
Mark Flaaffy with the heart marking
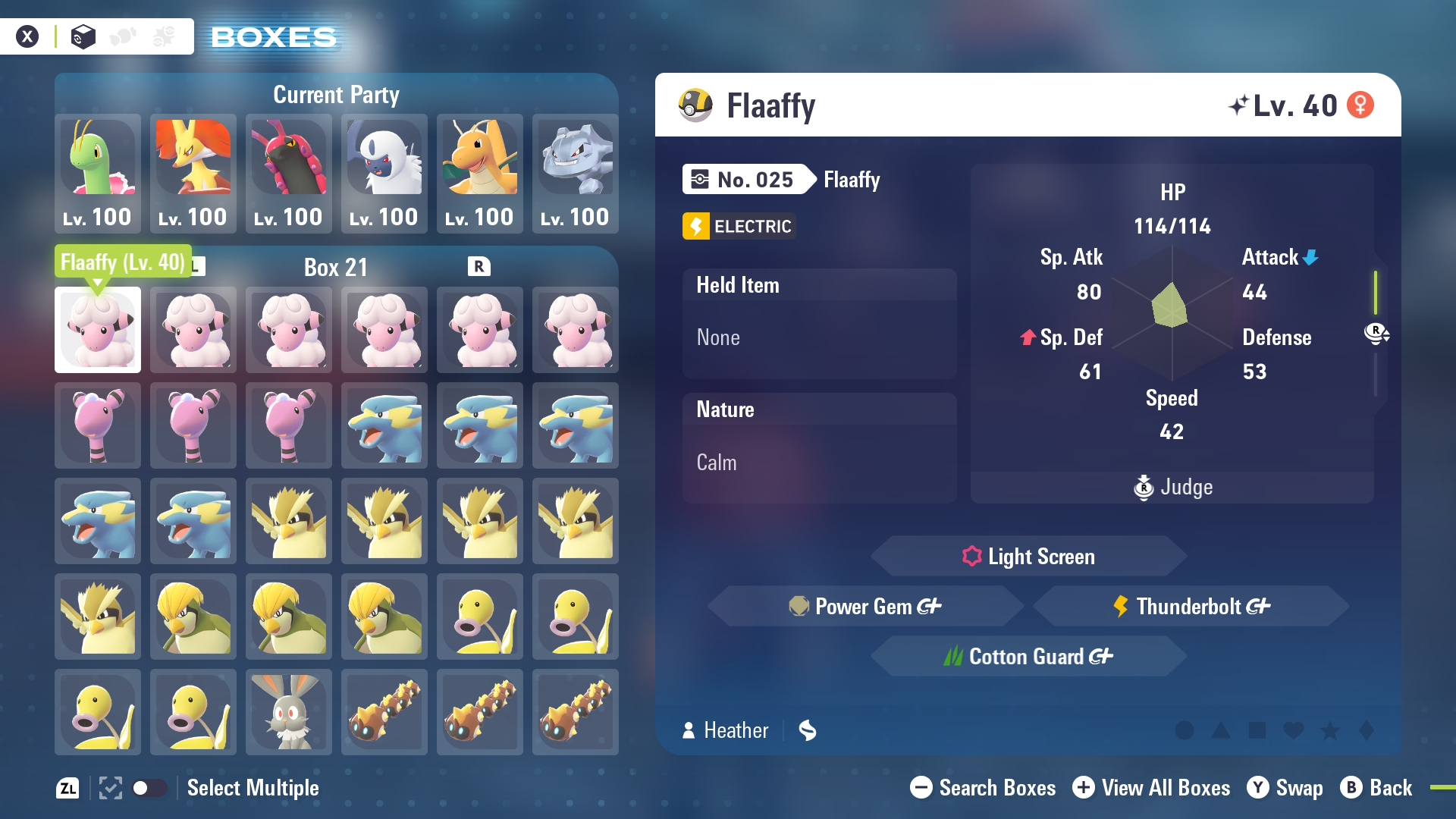click(1294, 730)
